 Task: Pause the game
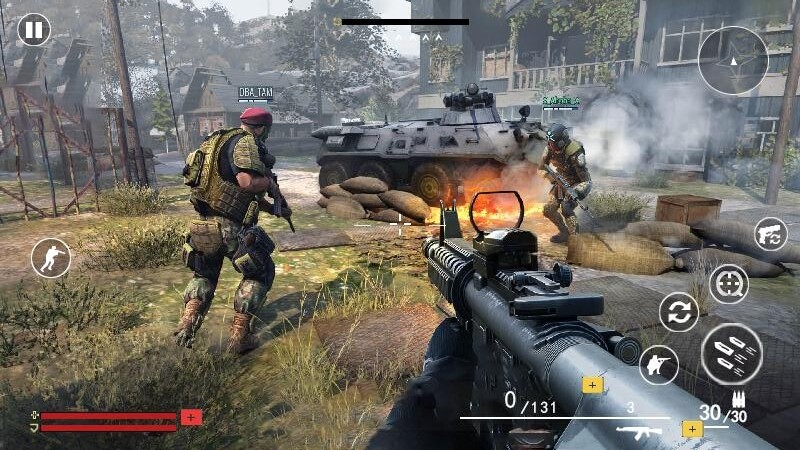(34, 30)
